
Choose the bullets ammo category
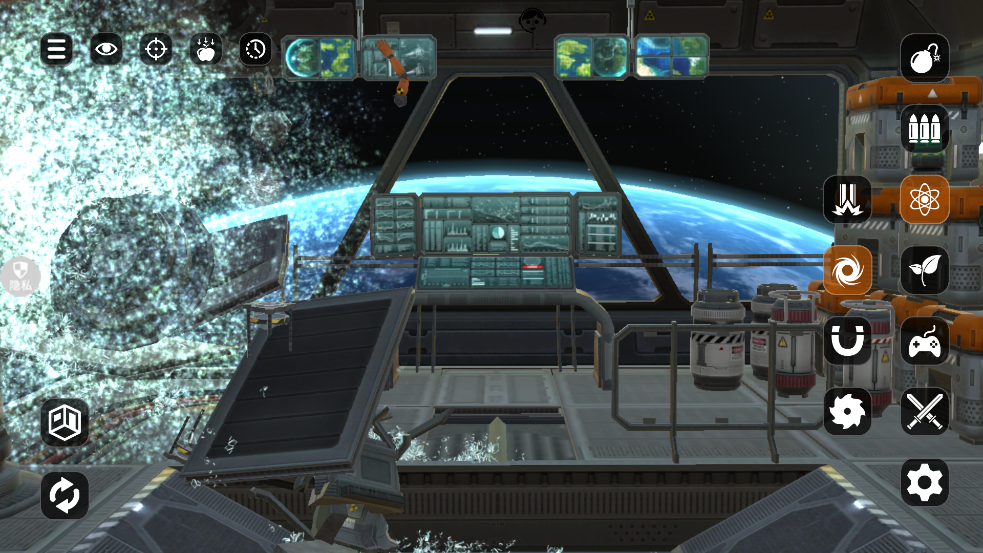pyautogui.click(x=924, y=128)
